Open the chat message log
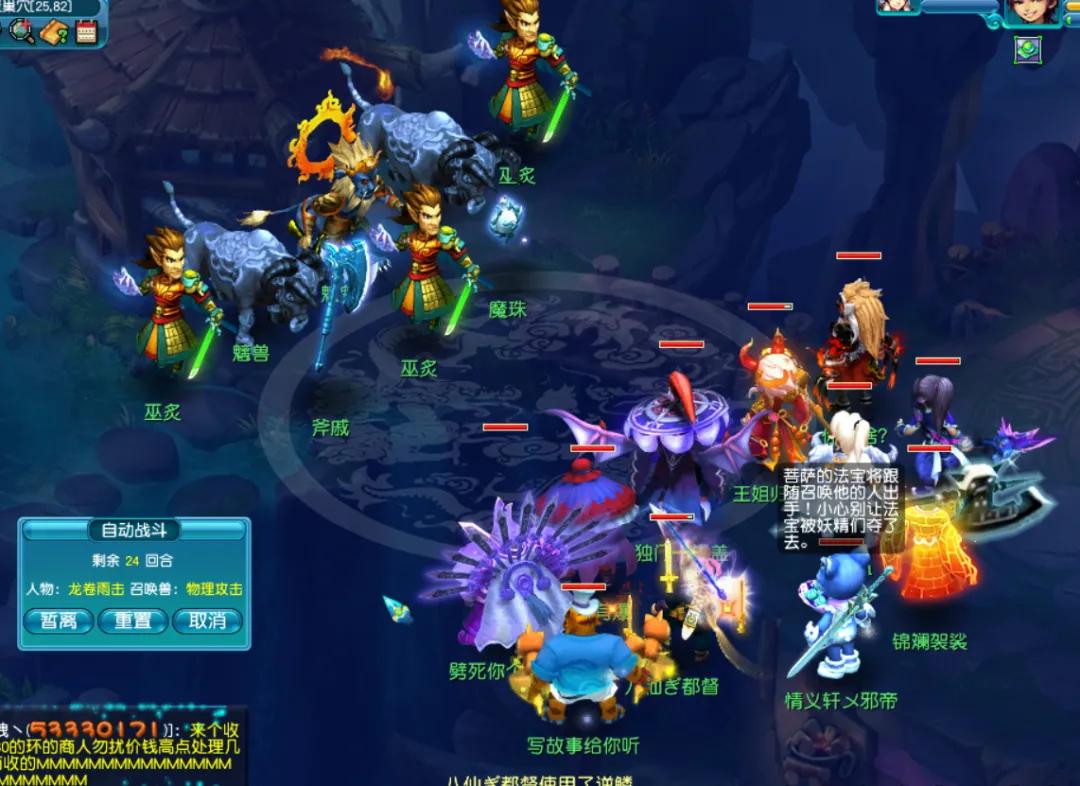 120,748
